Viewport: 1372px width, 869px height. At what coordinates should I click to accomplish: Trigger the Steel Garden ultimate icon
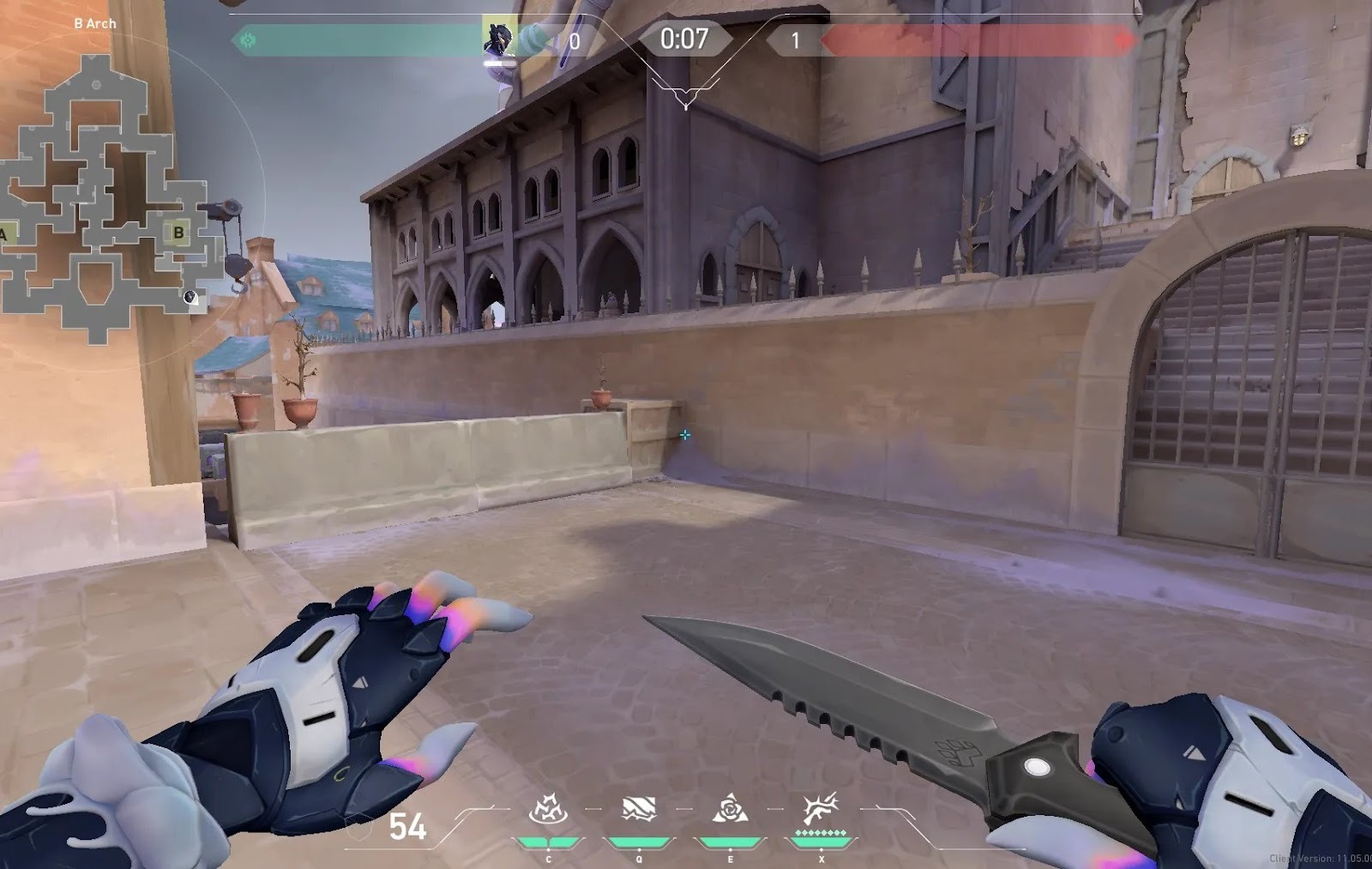click(x=821, y=810)
